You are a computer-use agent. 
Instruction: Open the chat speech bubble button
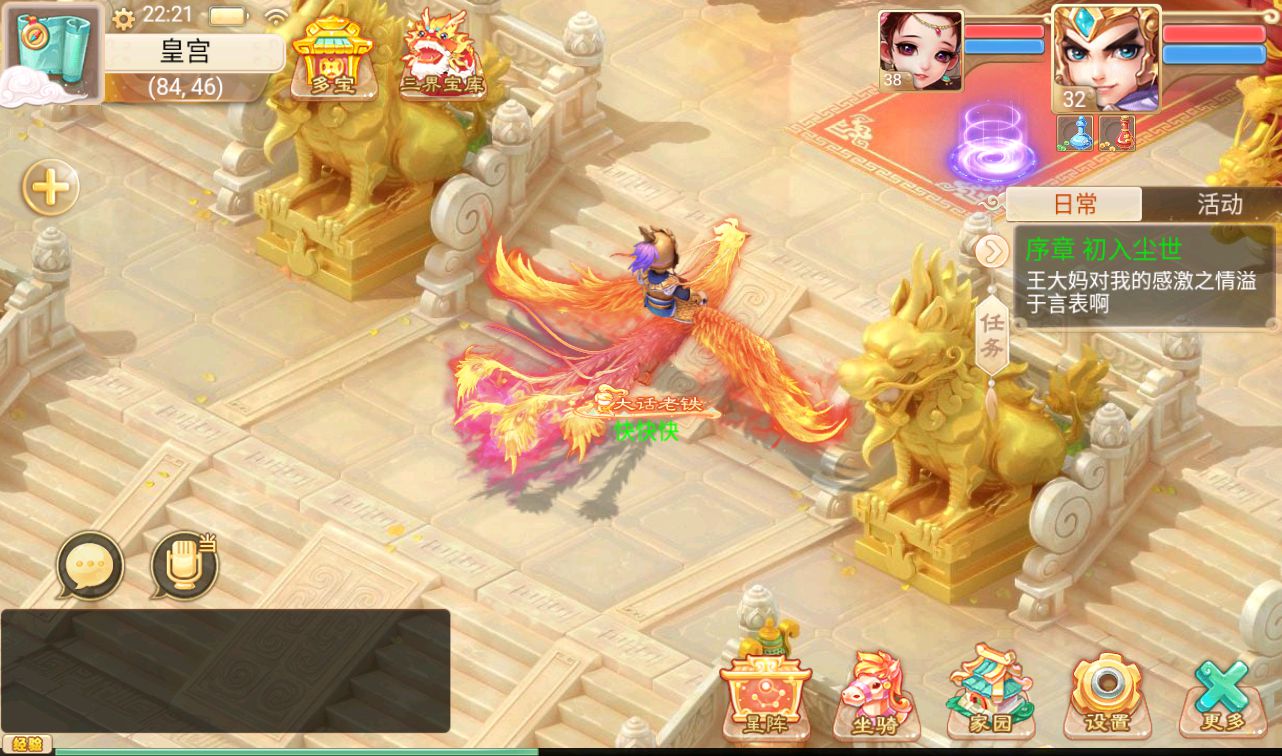pyautogui.click(x=90, y=566)
